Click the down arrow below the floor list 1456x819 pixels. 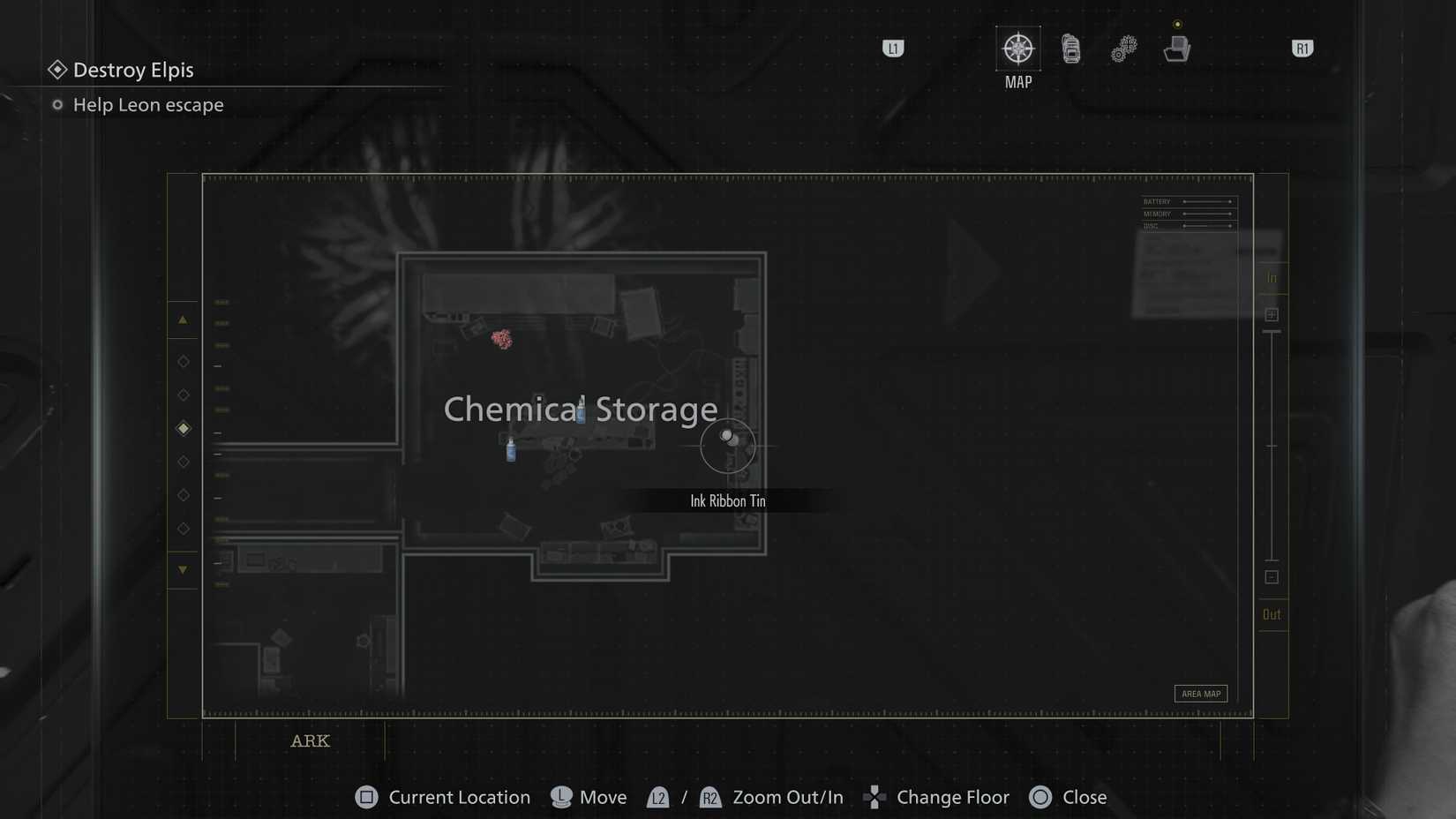(184, 570)
